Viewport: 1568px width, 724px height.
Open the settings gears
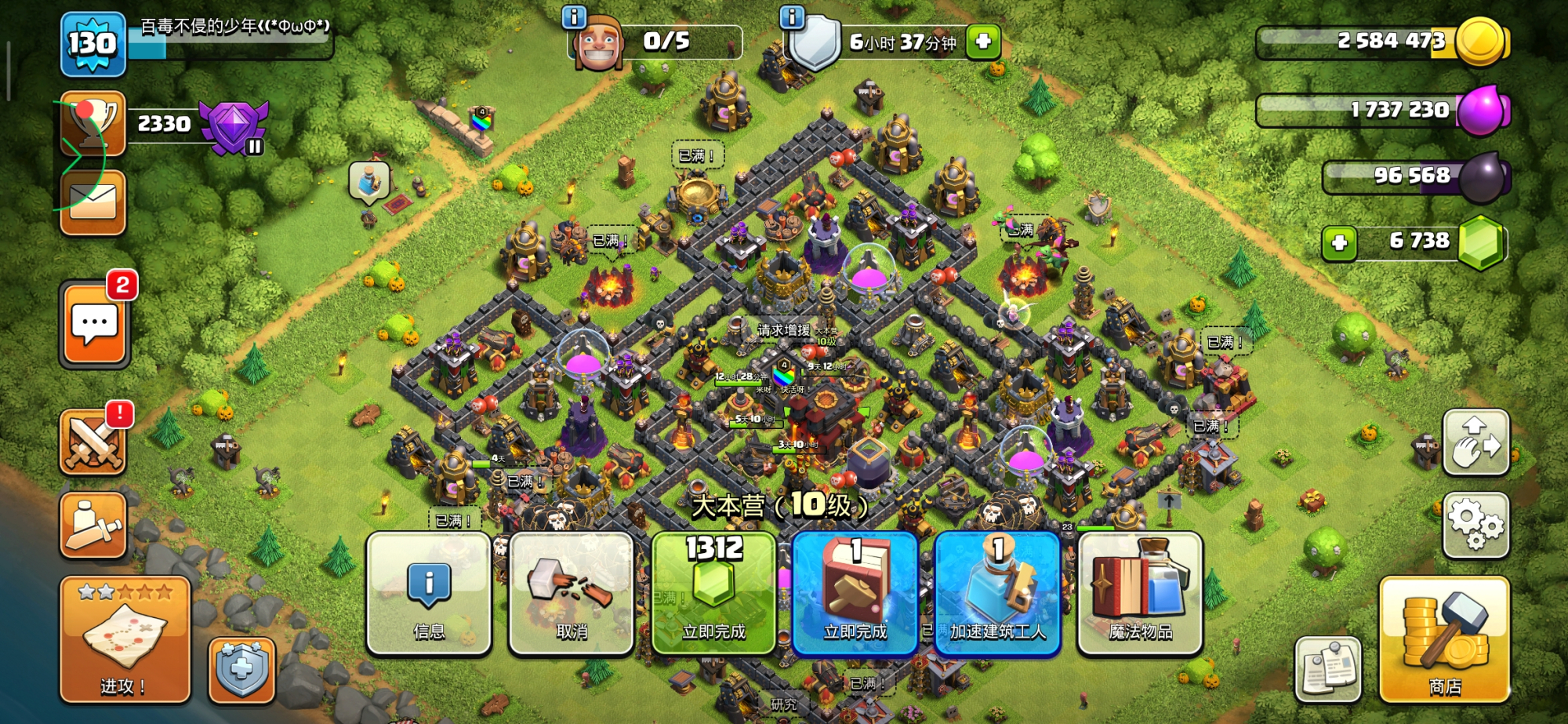(x=1475, y=525)
